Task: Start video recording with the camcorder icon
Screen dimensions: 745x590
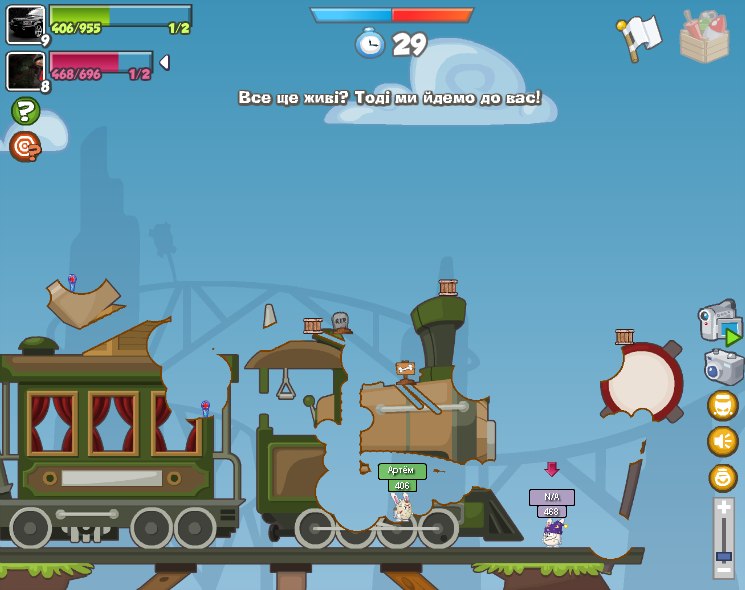Action: [x=719, y=321]
